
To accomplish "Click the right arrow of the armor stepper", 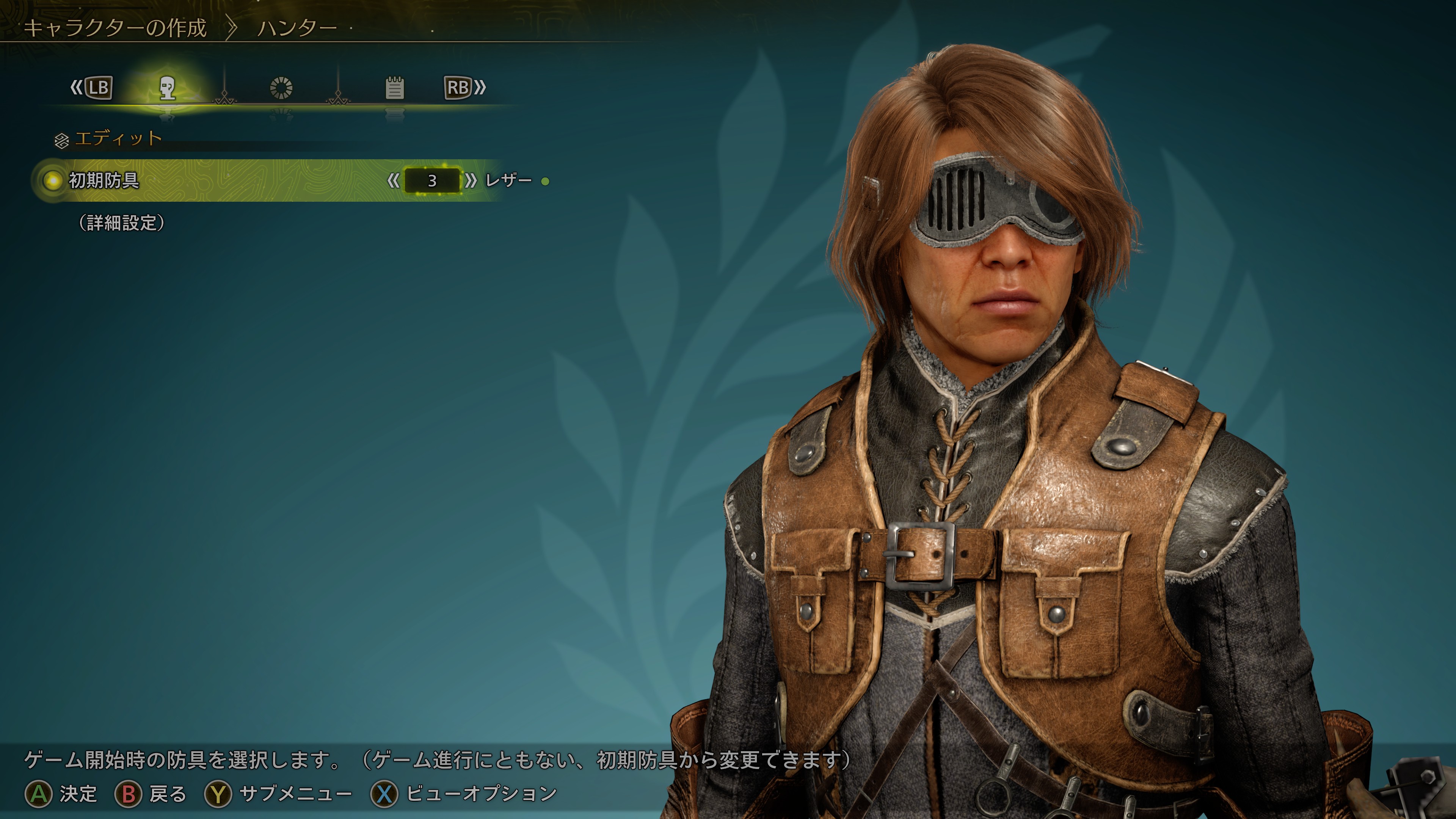I will (470, 181).
